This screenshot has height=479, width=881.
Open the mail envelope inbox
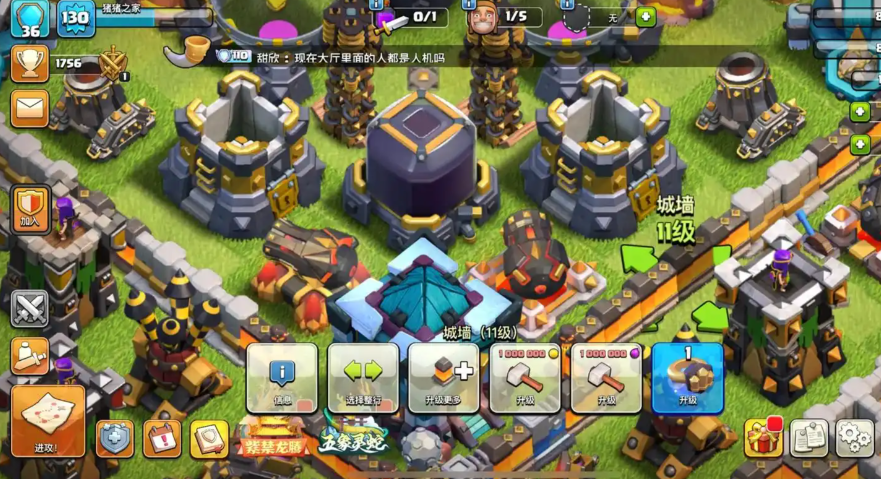coord(30,108)
